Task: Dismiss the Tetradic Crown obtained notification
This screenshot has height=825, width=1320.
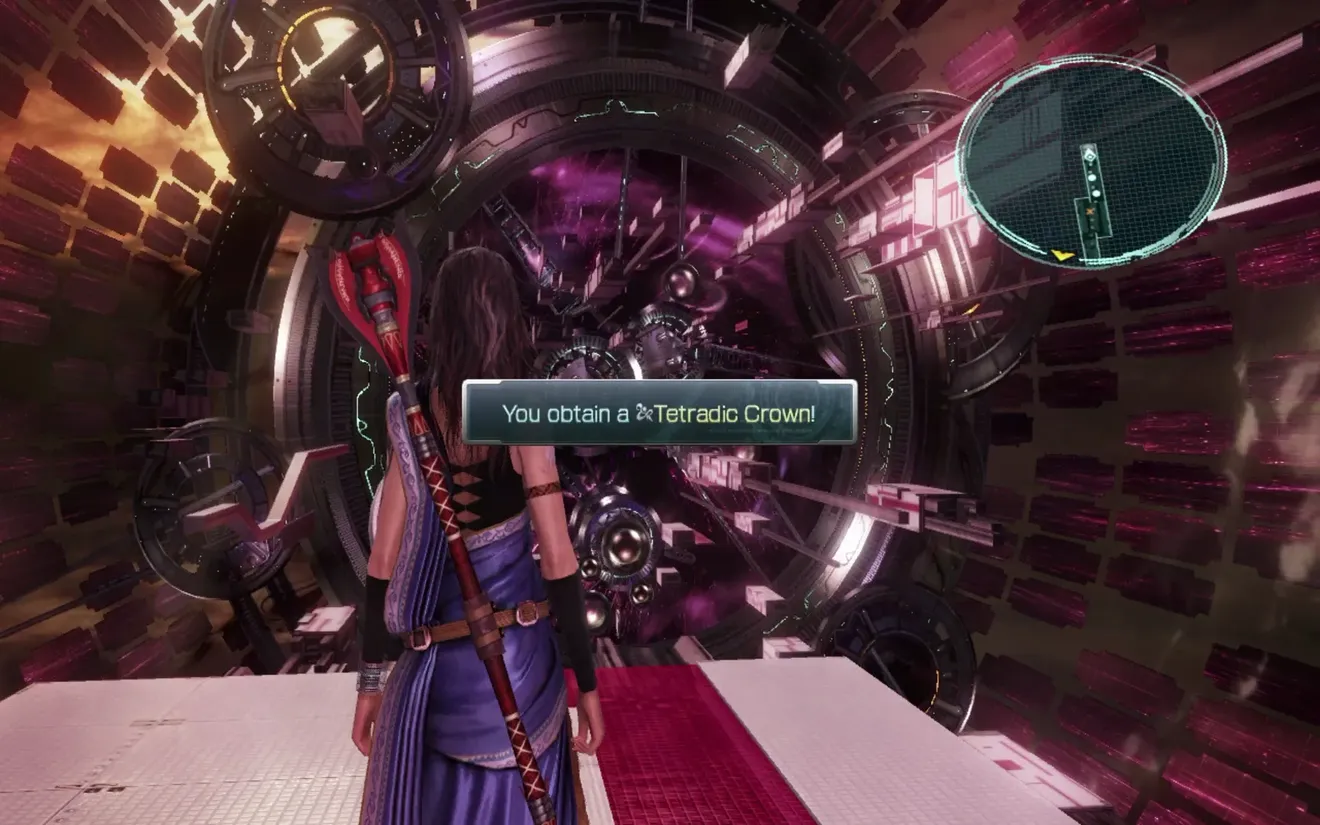Action: pyautogui.click(x=659, y=412)
